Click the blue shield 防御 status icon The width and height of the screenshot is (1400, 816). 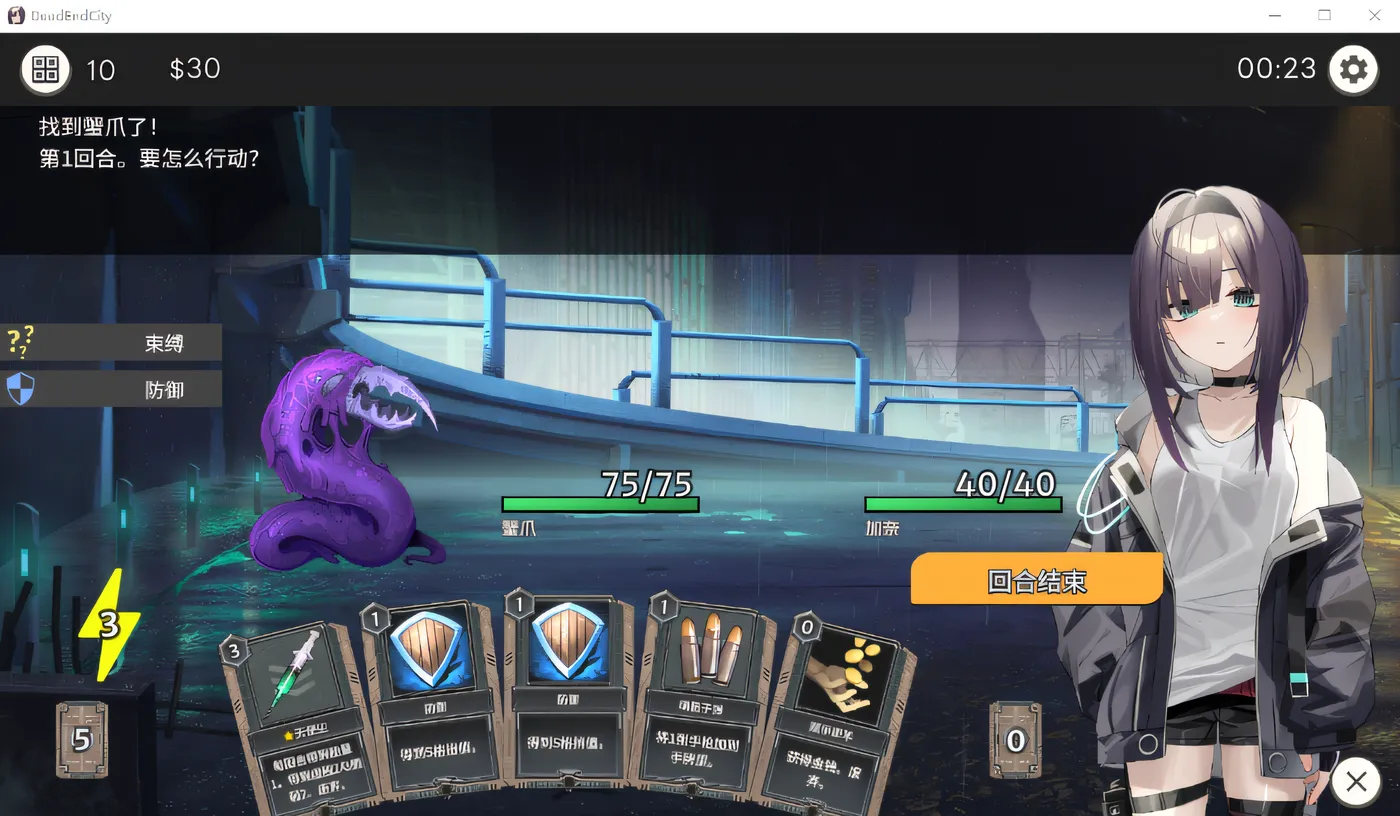click(x=22, y=389)
